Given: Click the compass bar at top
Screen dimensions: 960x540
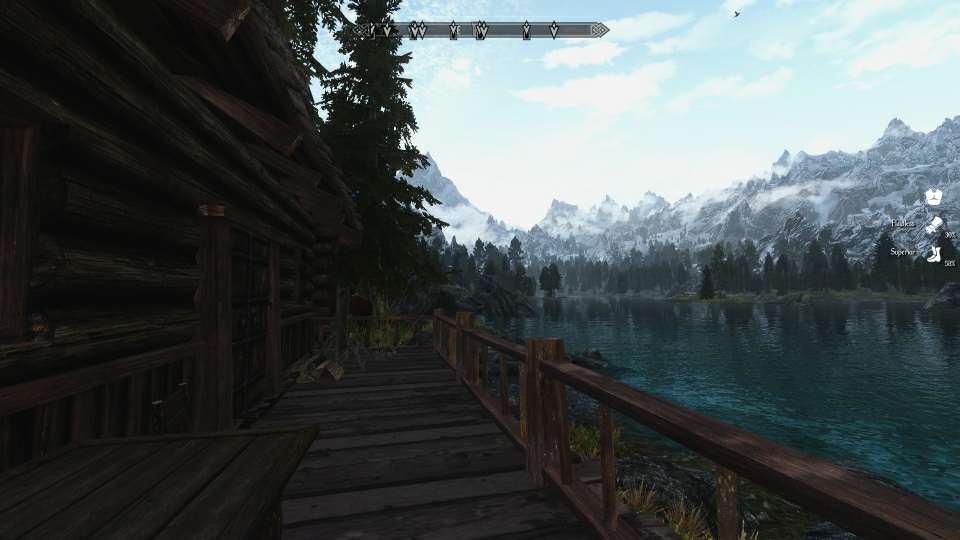Looking at the screenshot, I should [x=480, y=30].
